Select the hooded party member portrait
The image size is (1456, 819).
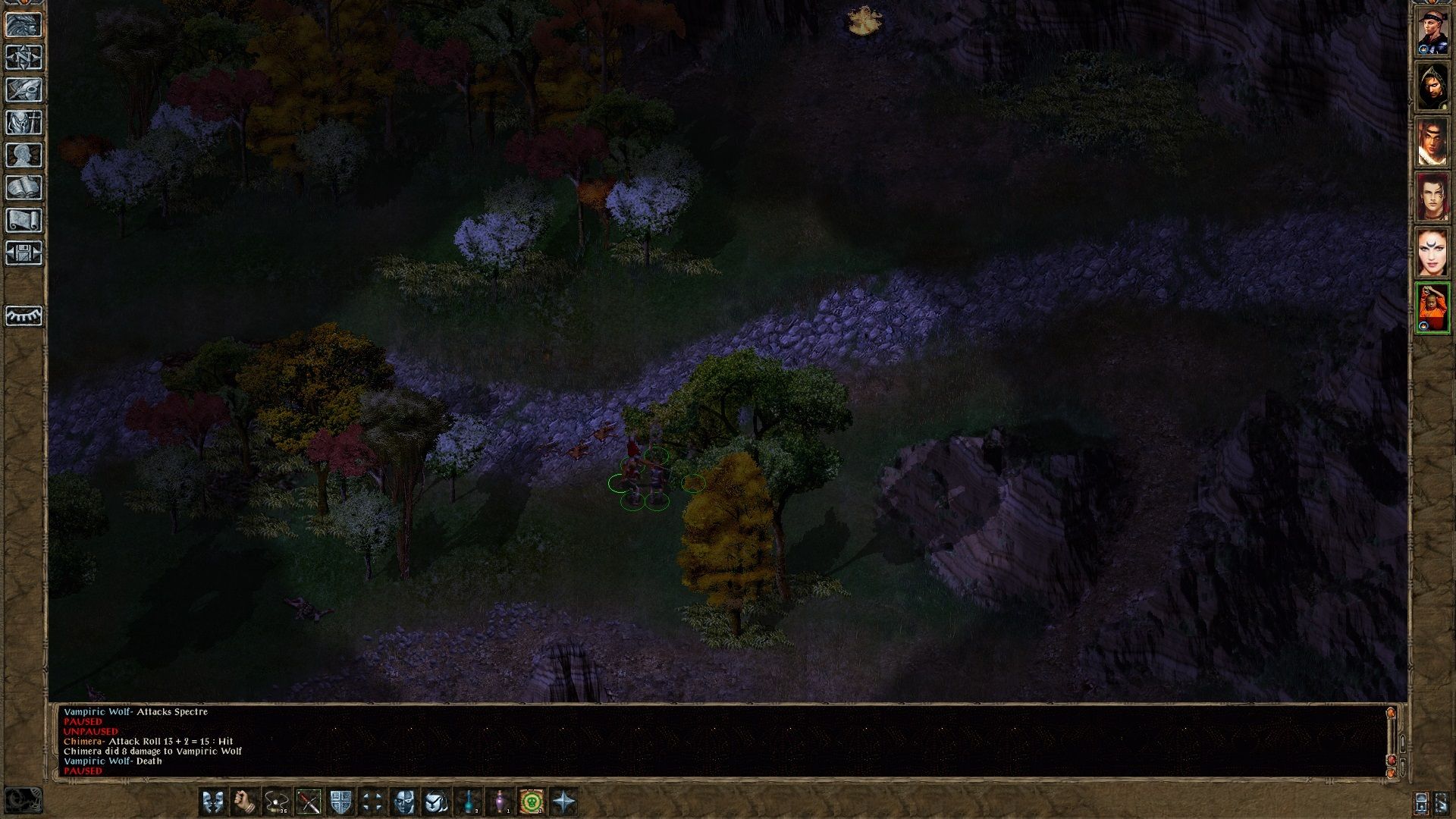click(1432, 88)
